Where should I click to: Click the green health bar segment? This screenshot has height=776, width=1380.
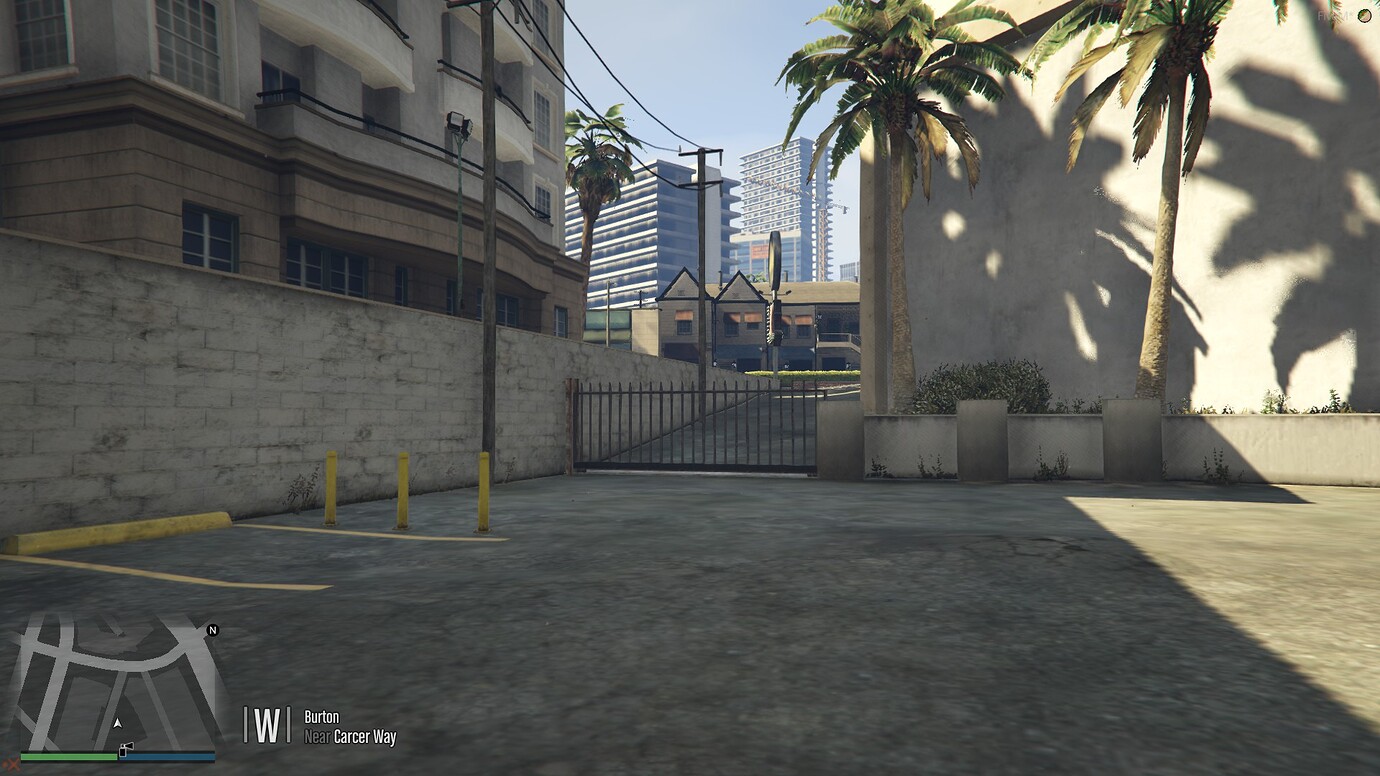70,756
